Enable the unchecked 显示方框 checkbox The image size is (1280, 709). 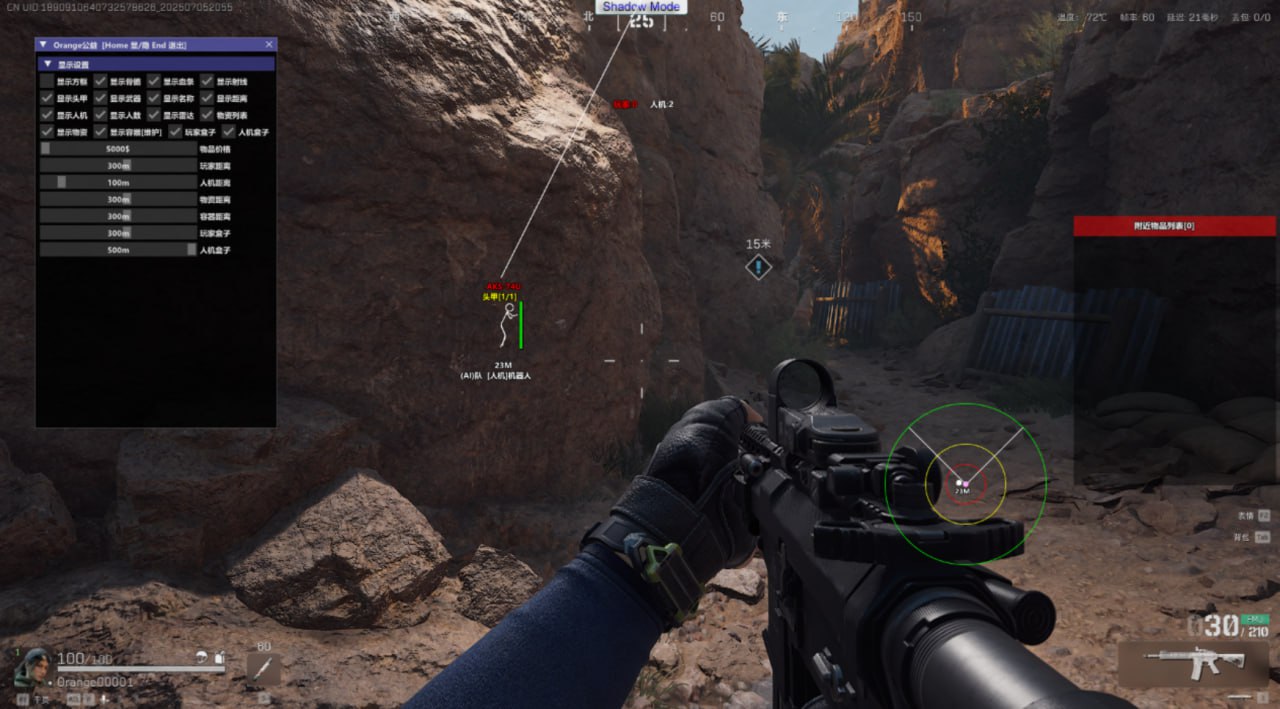pos(47,81)
